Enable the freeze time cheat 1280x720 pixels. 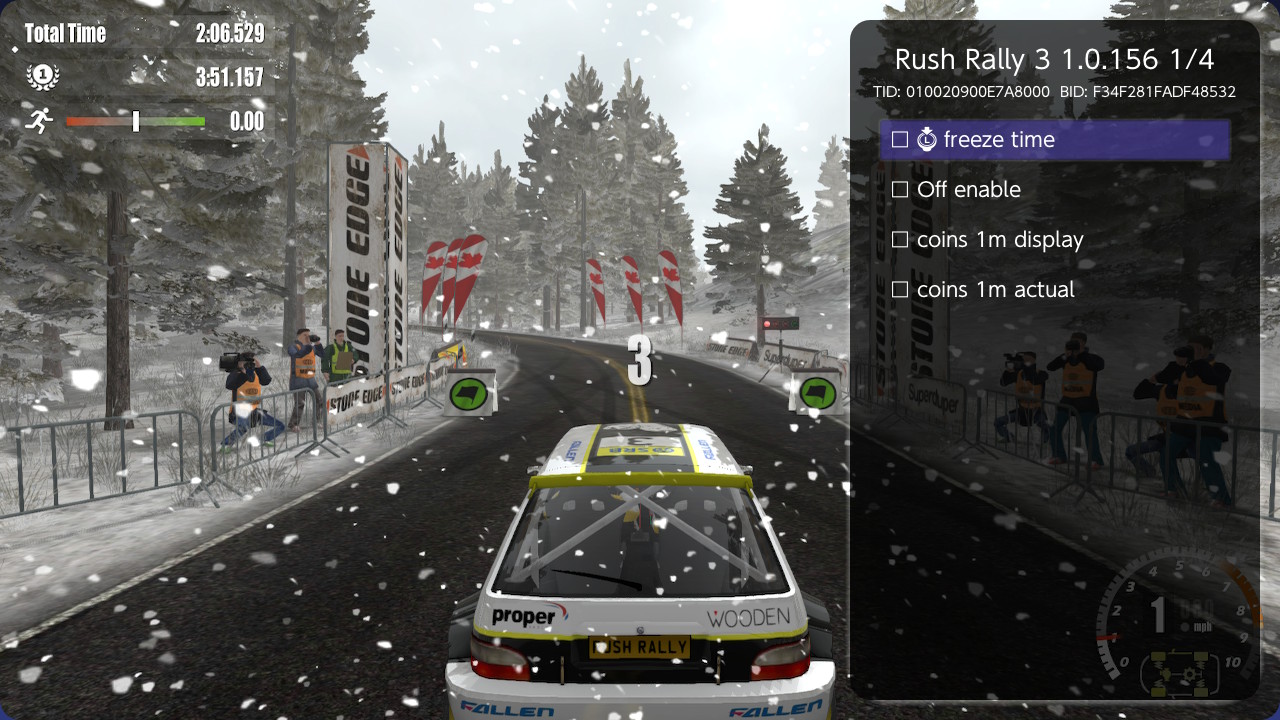pyautogui.click(x=900, y=139)
